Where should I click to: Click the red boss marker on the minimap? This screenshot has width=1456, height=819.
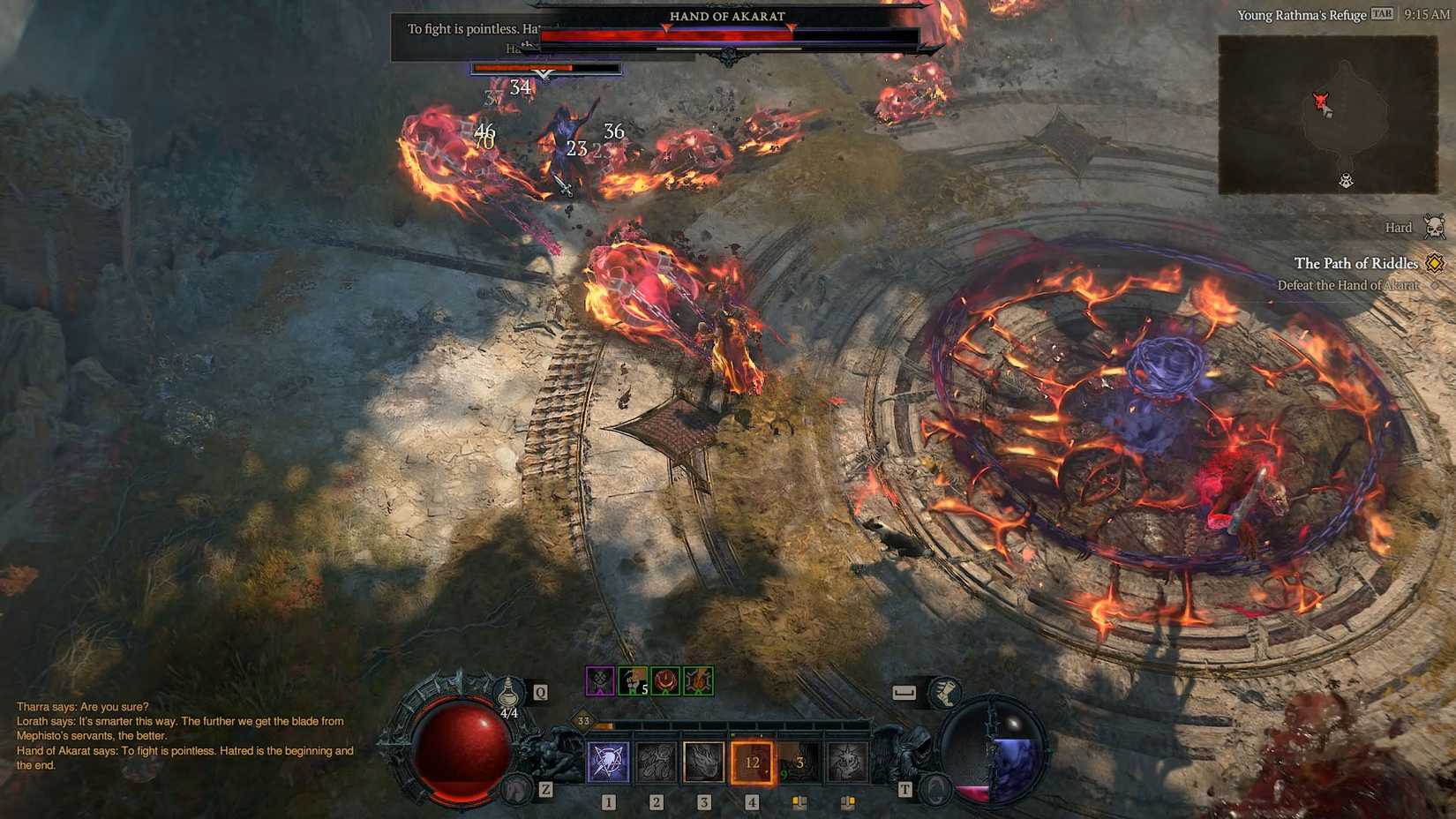[1321, 100]
